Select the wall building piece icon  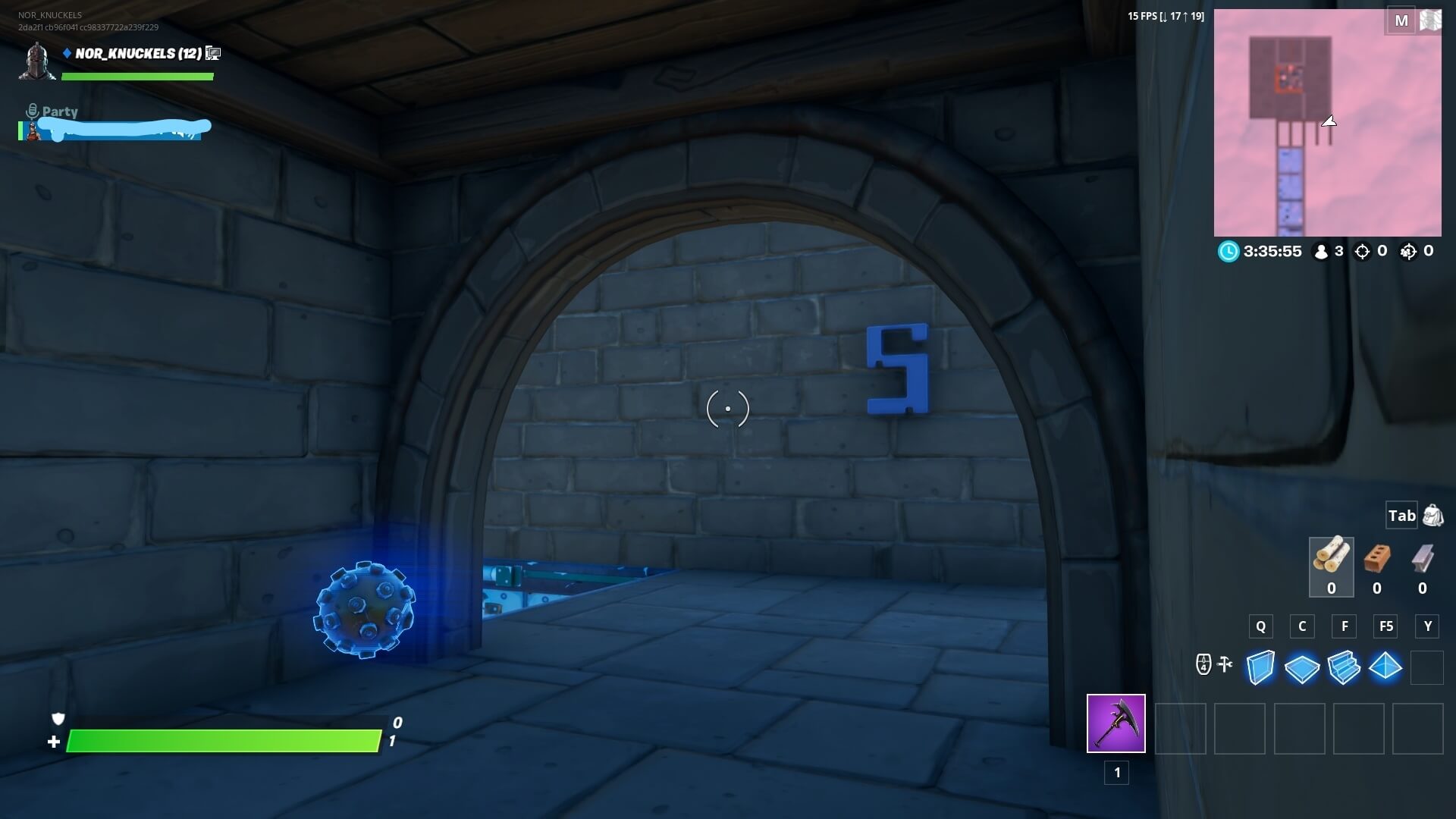pos(1260,668)
